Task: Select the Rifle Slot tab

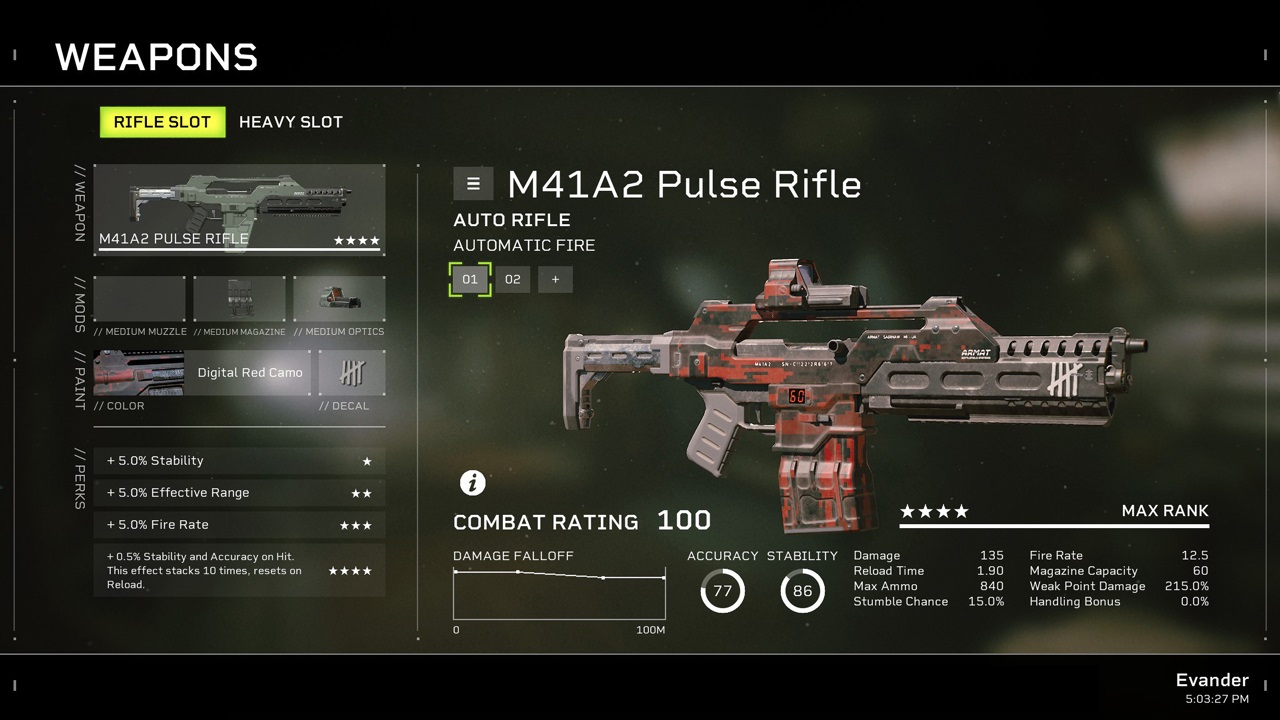Action: (x=162, y=122)
